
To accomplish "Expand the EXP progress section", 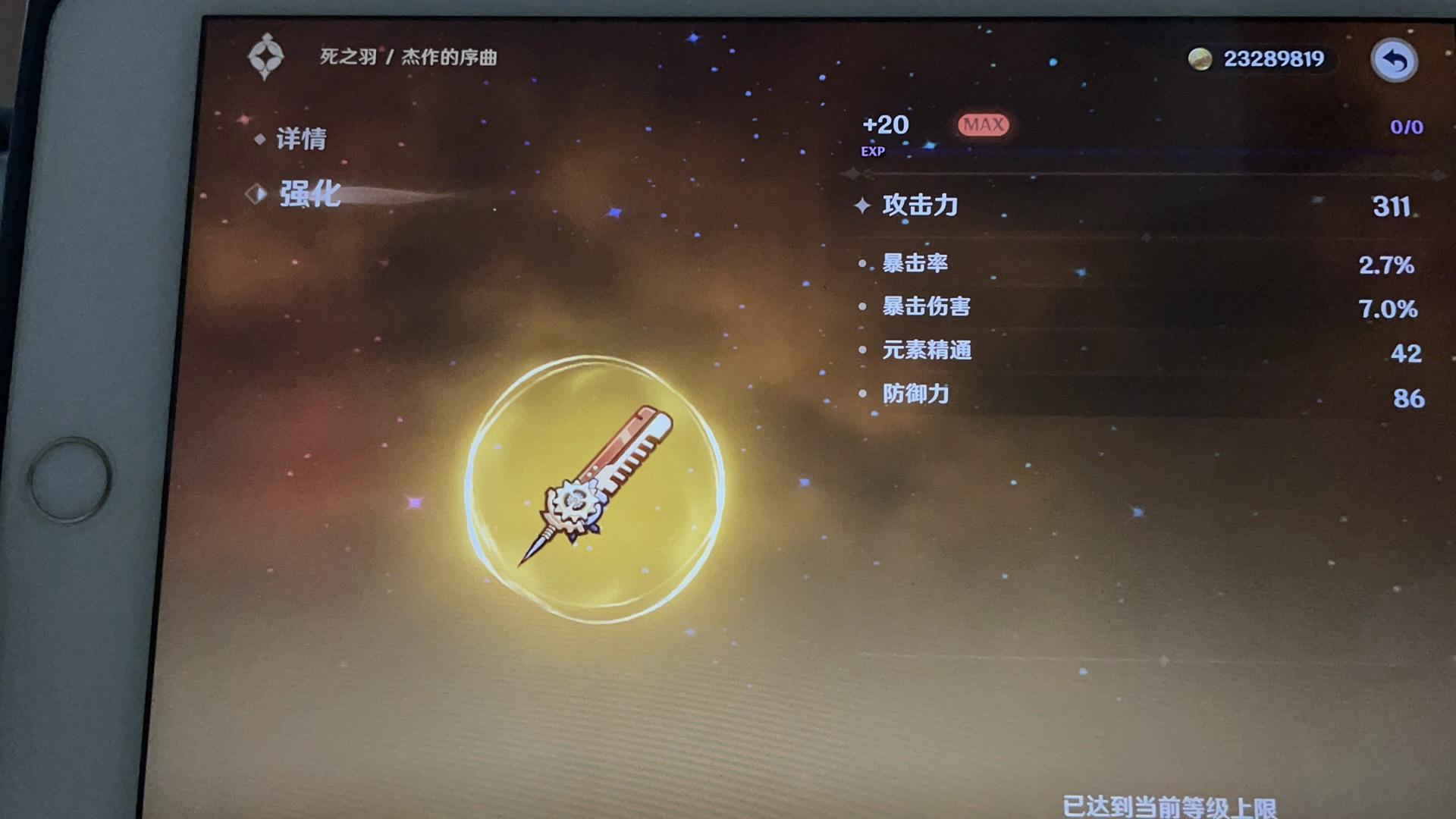I will pos(872,152).
